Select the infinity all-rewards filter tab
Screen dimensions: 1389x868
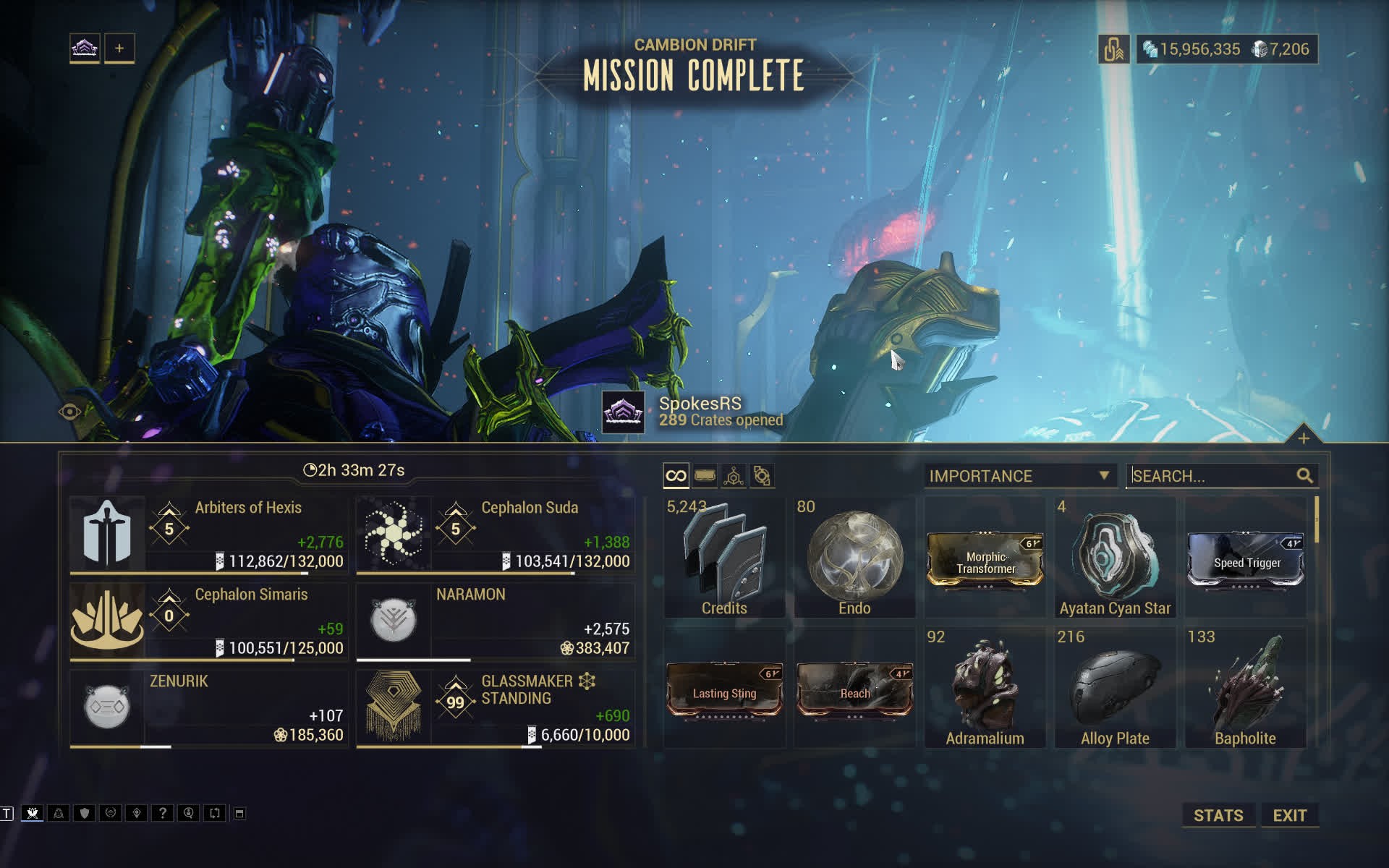(676, 476)
